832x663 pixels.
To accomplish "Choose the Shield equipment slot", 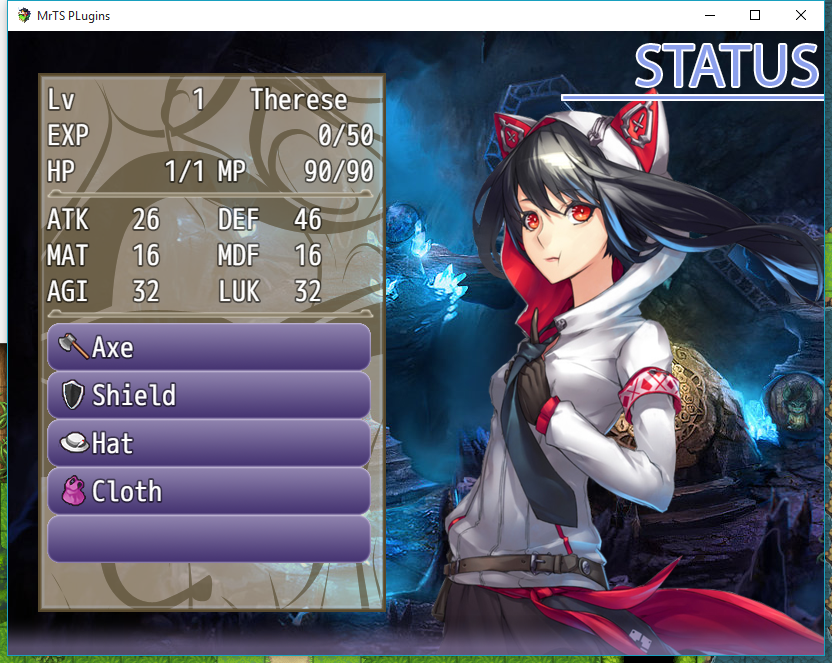I will click(208, 395).
